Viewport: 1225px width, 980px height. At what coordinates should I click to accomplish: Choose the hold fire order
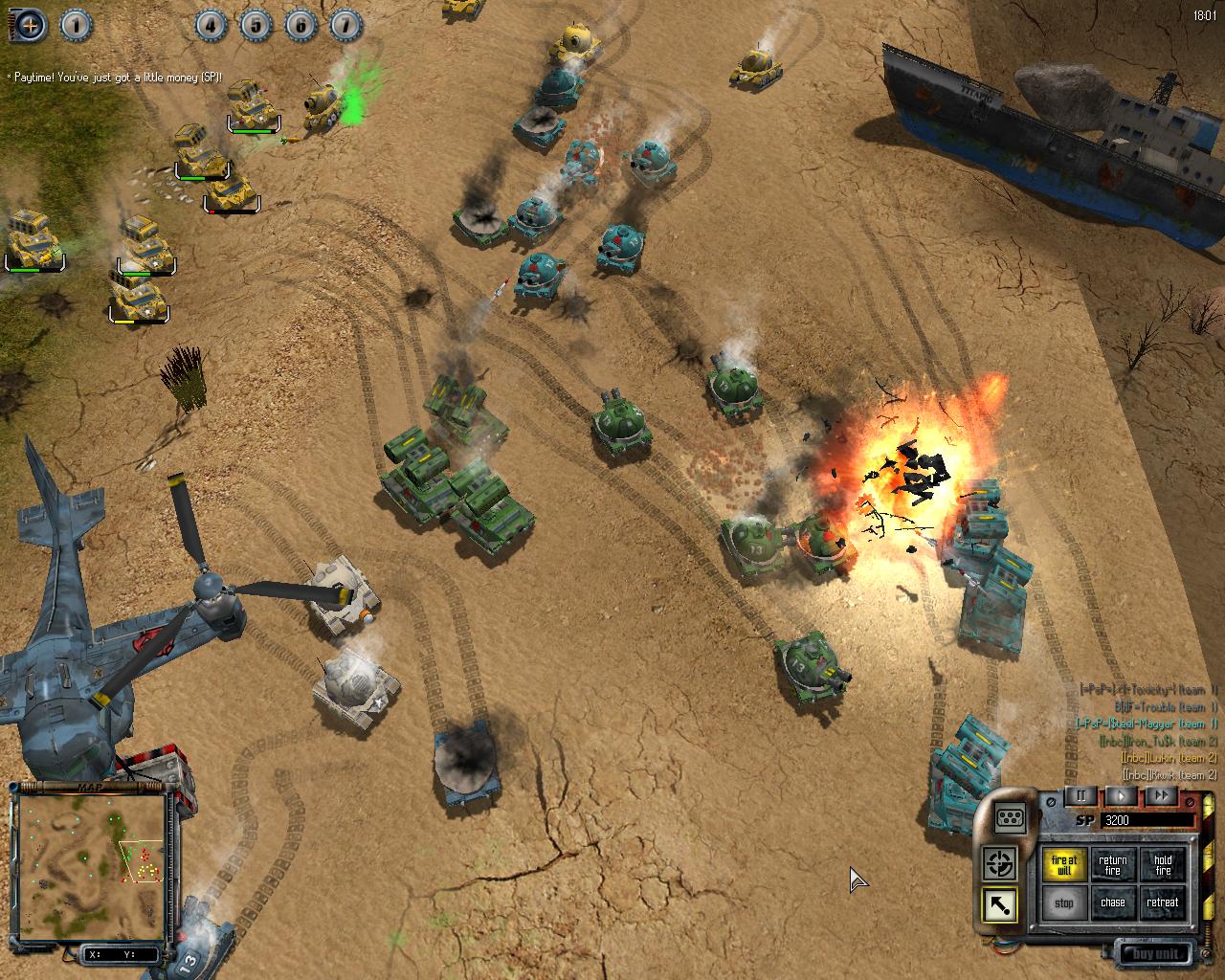click(1163, 865)
